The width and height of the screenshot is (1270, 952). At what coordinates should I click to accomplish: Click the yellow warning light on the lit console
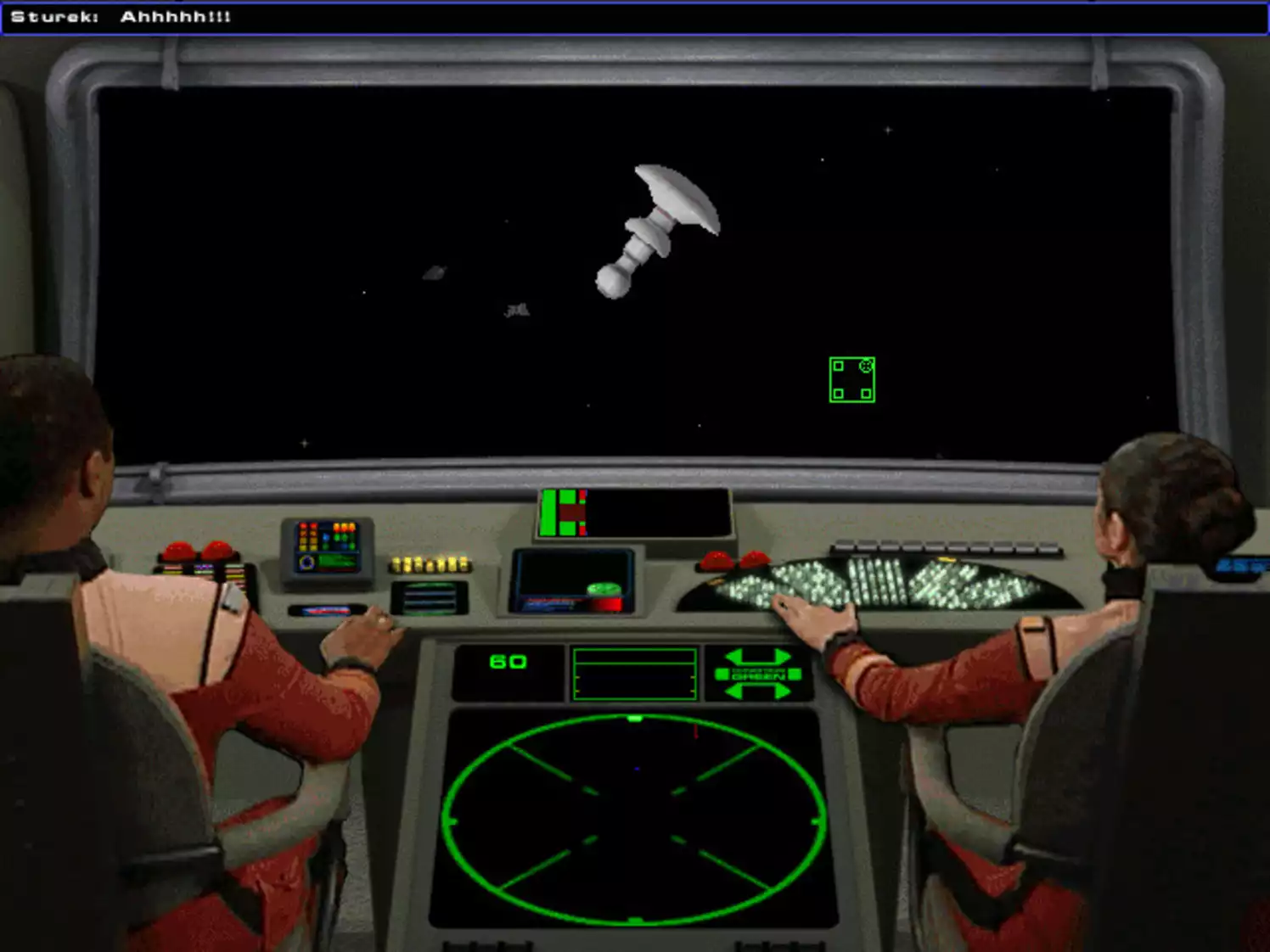tap(946, 559)
